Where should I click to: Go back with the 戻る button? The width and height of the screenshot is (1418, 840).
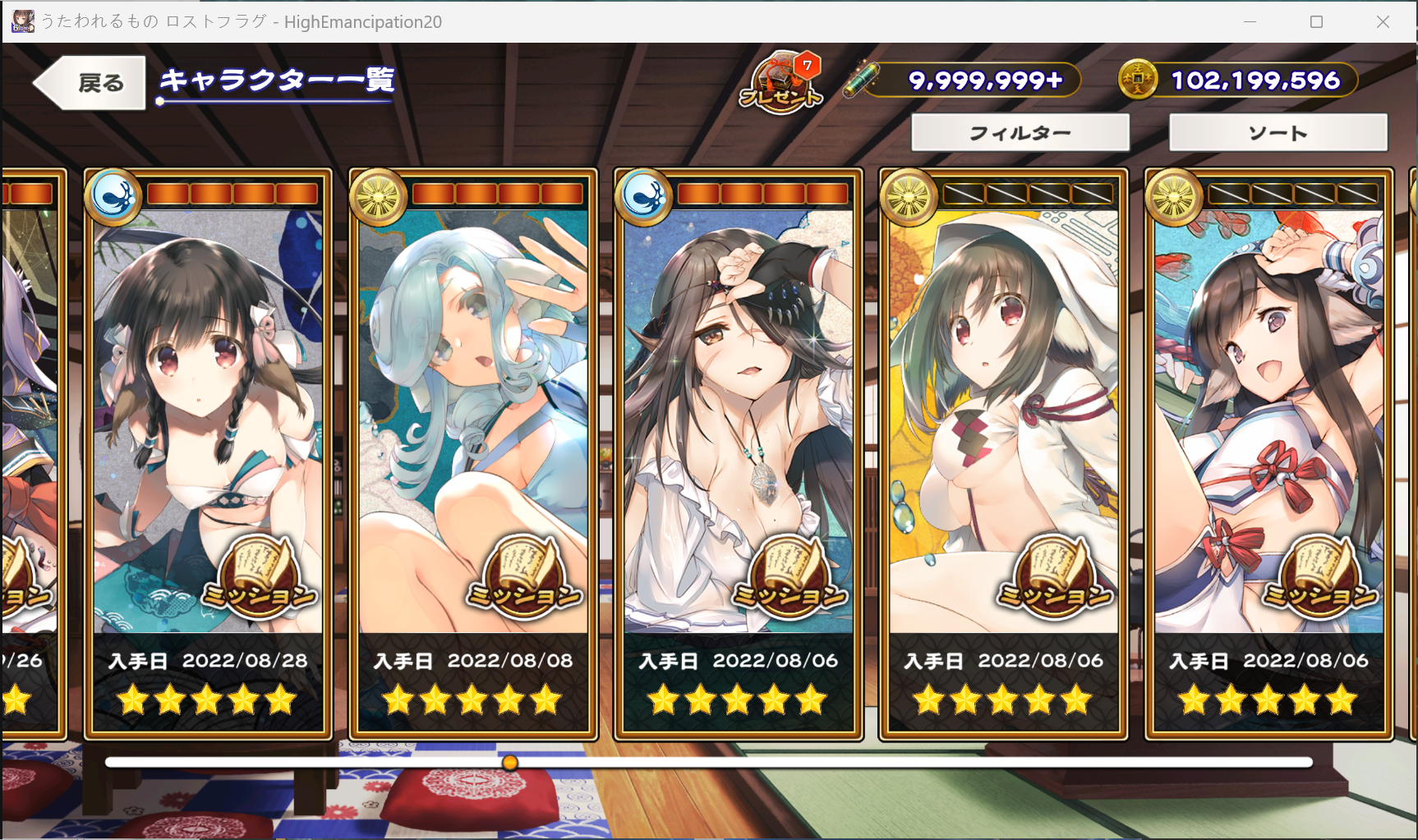(x=90, y=82)
